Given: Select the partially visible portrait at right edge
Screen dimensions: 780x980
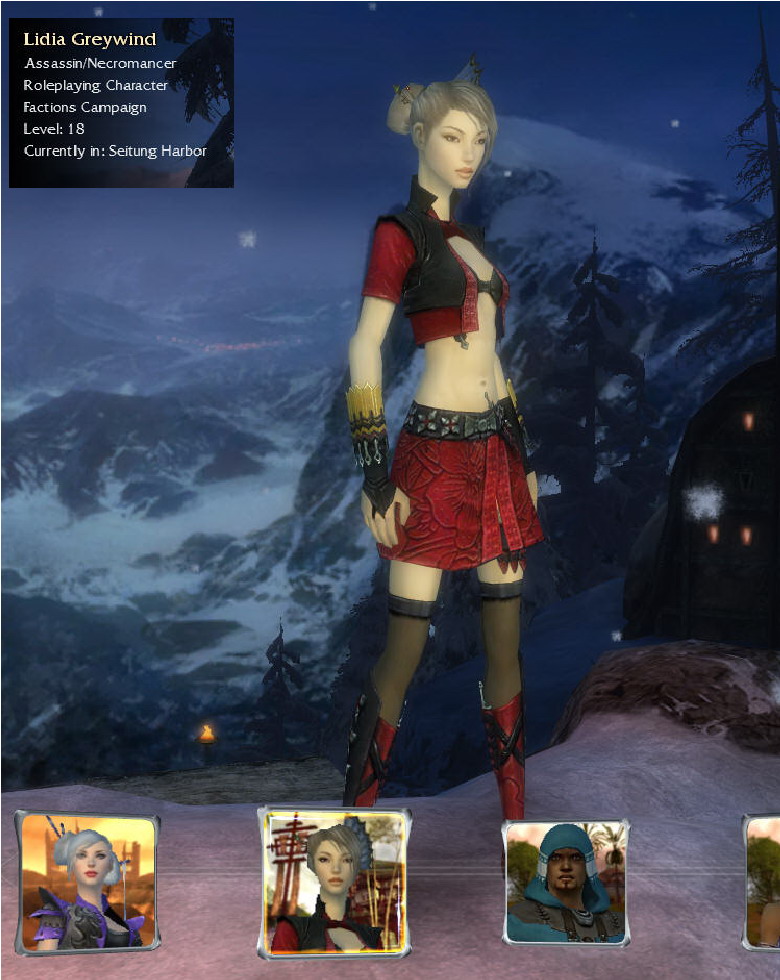Looking at the screenshot, I should [764, 883].
